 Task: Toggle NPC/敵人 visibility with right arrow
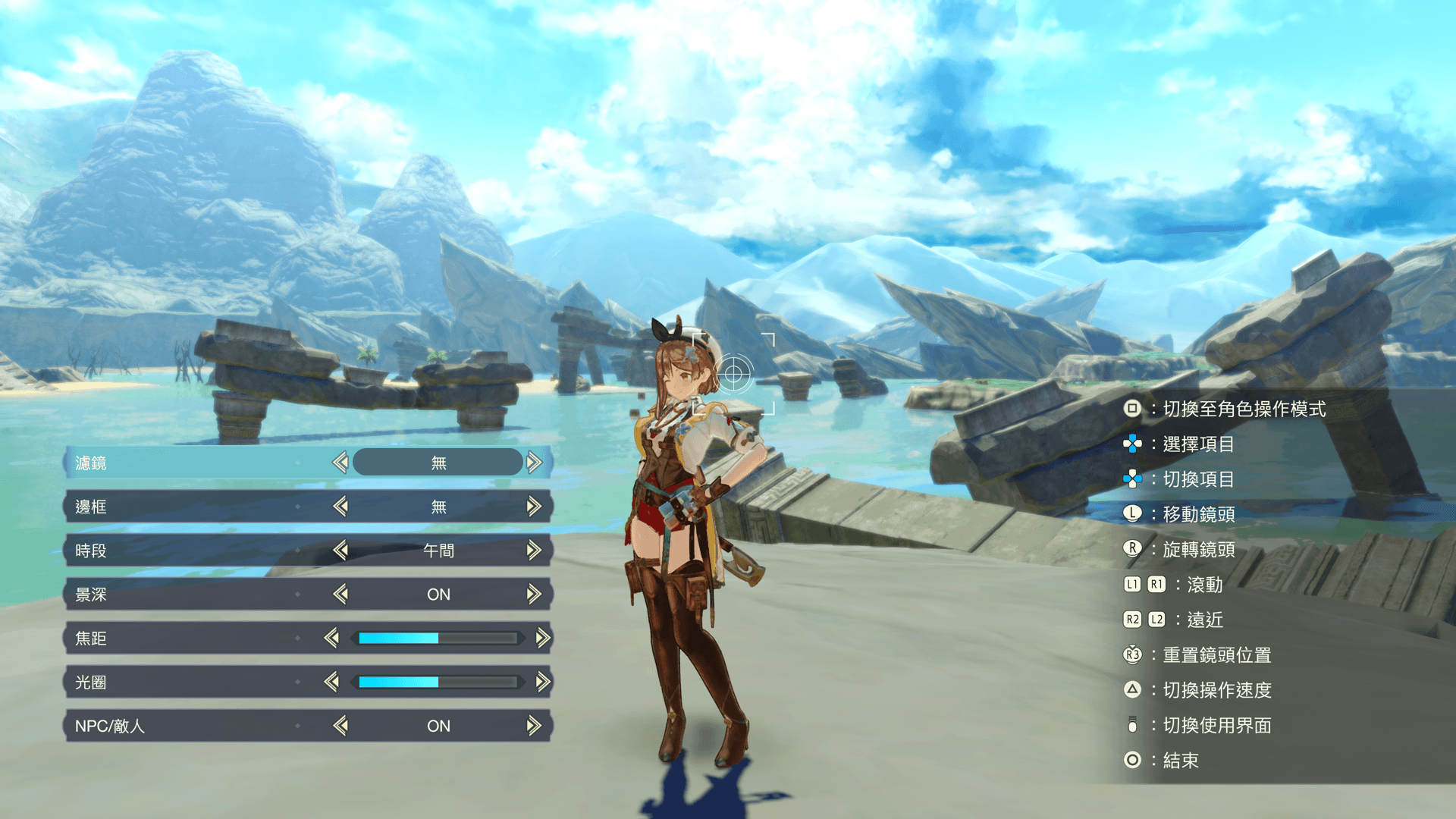coord(535,726)
